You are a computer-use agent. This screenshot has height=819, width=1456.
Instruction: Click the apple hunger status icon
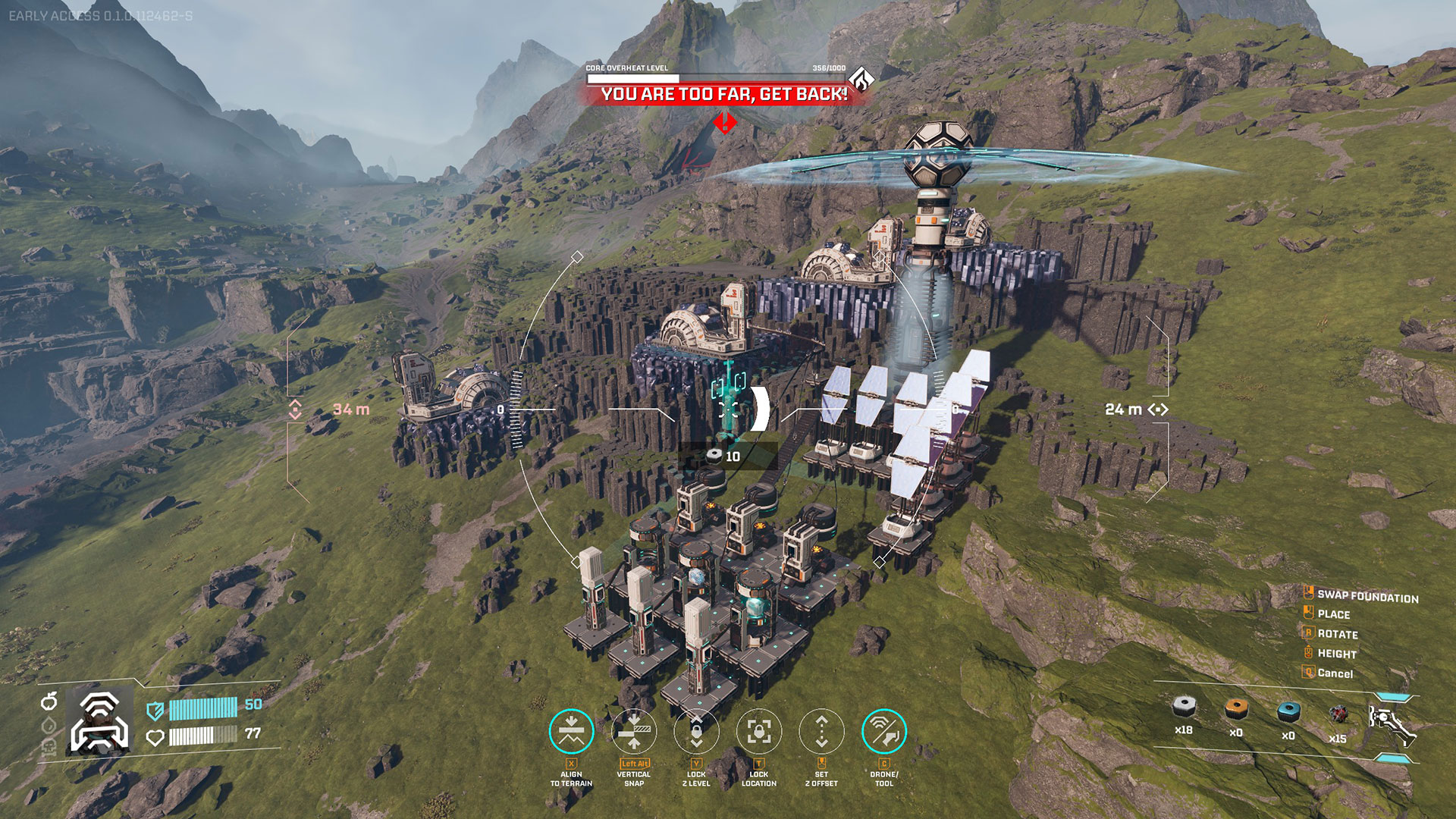[x=49, y=701]
